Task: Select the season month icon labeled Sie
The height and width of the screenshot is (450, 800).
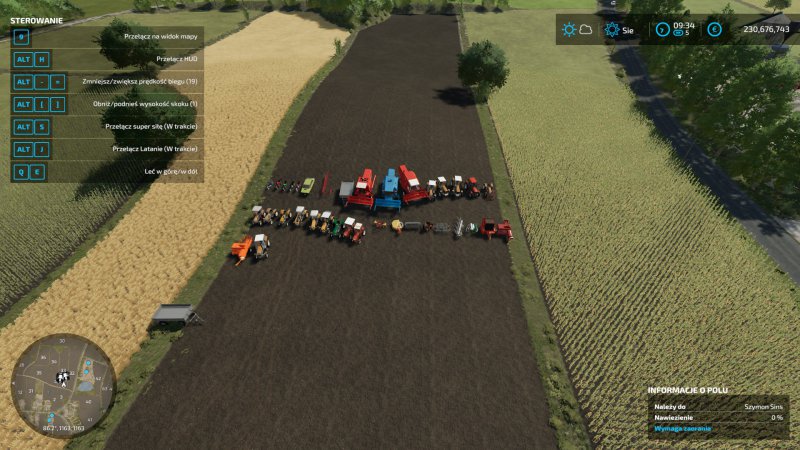Action: coord(612,29)
